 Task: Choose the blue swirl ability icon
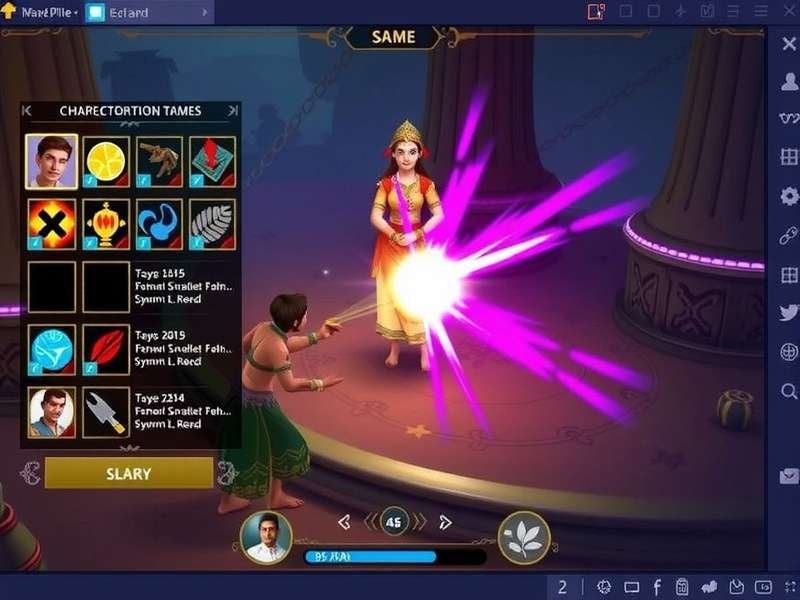tap(159, 225)
